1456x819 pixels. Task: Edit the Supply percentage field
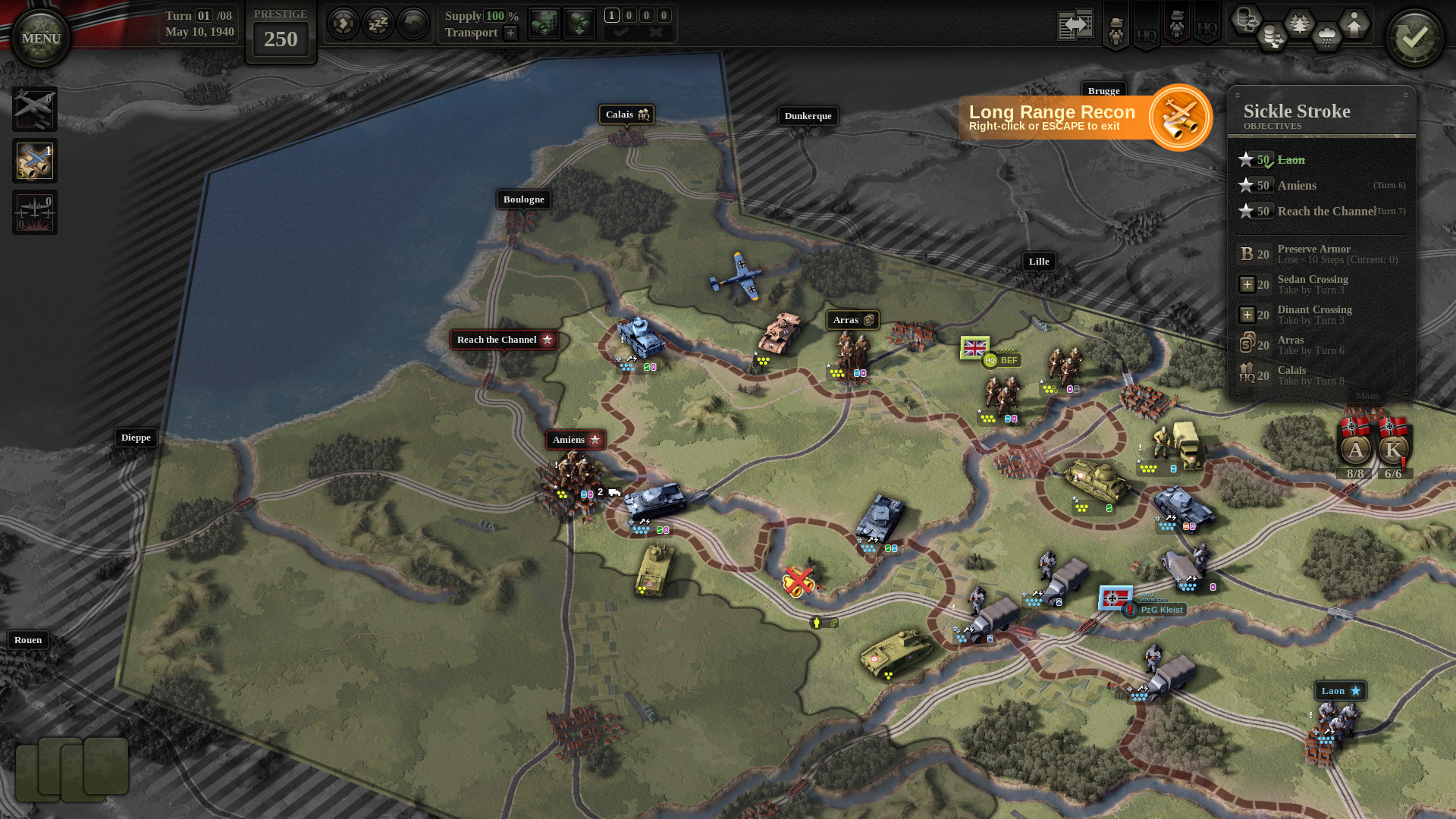[x=495, y=15]
